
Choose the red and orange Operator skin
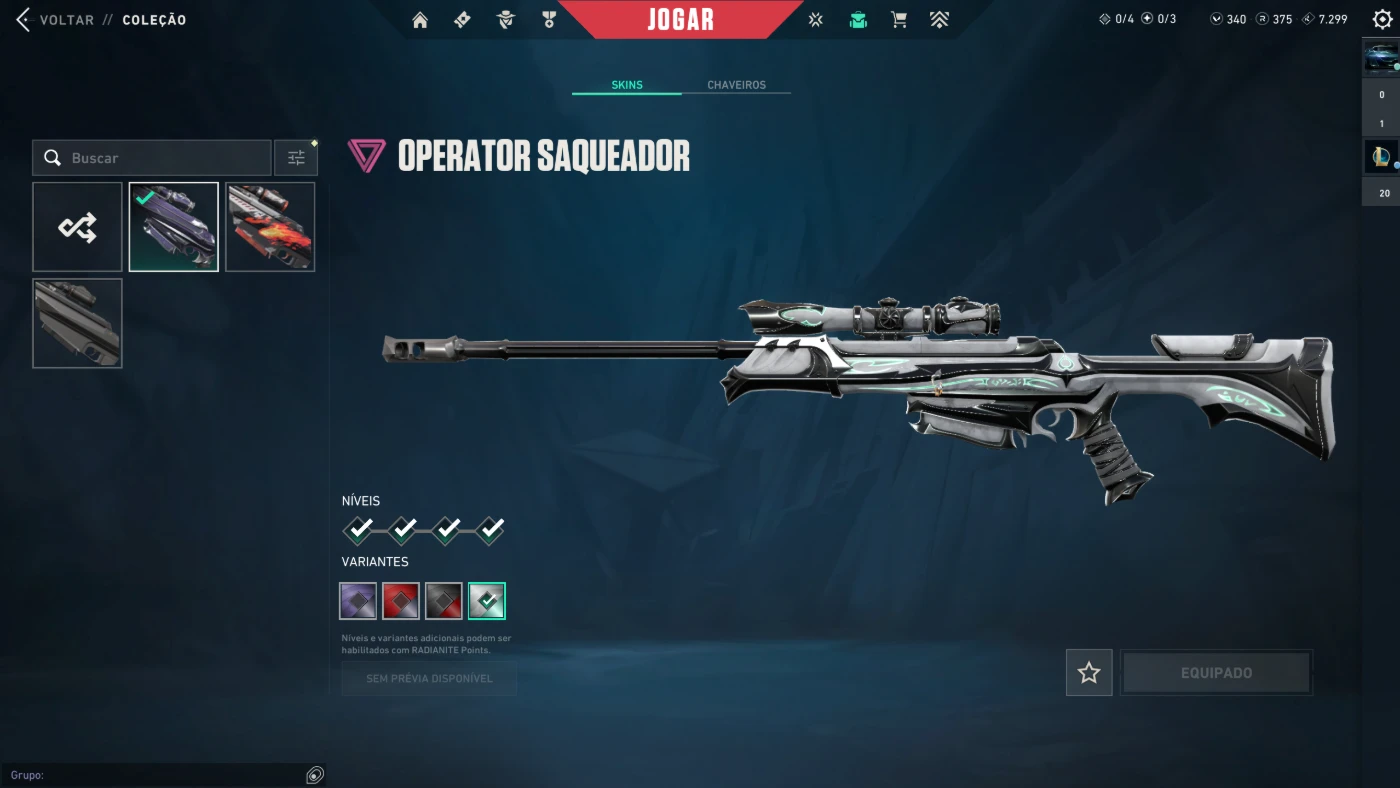270,227
